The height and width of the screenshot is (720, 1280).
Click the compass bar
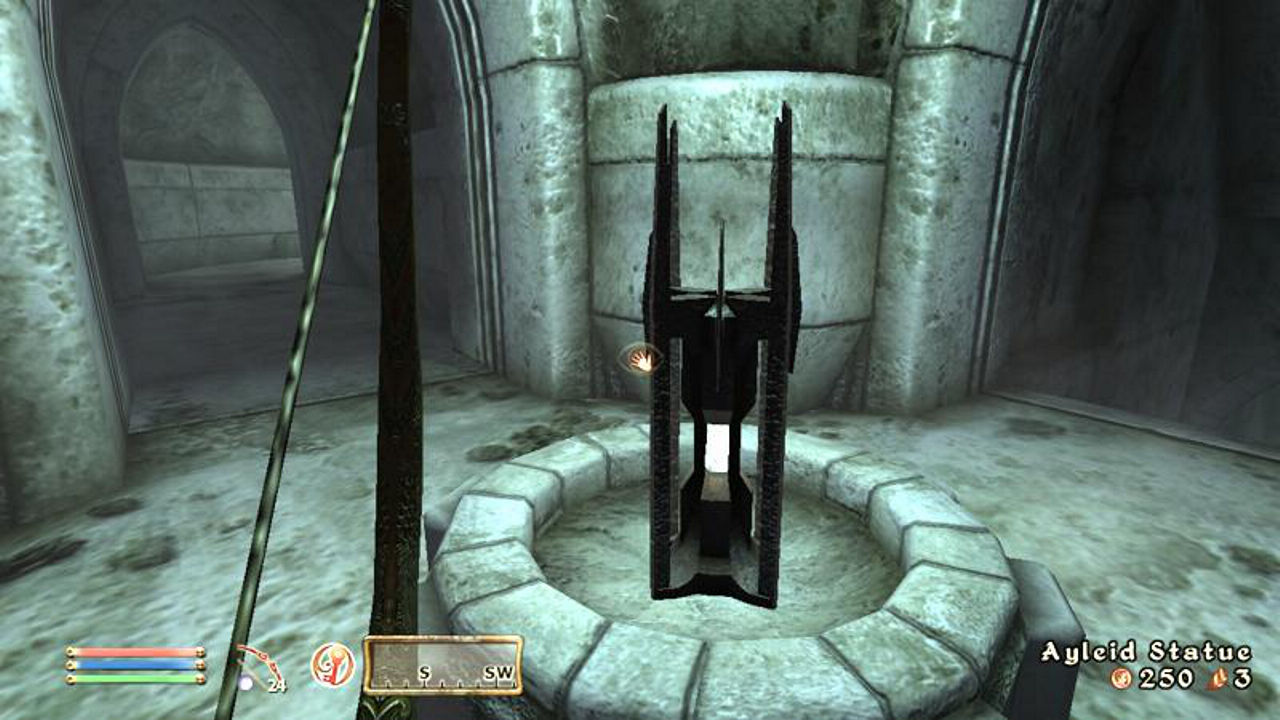point(443,665)
